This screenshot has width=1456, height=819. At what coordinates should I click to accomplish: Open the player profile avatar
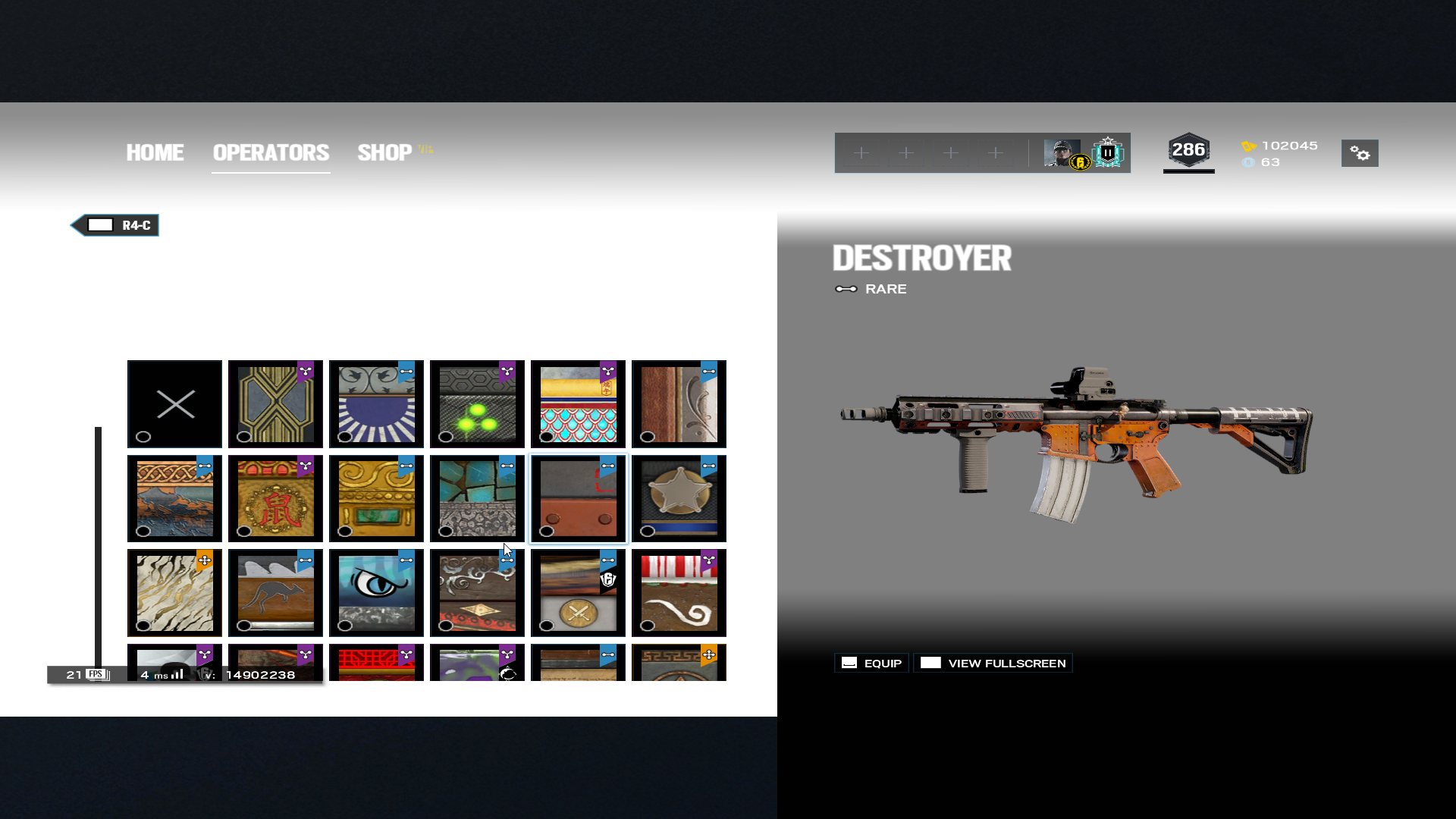click(x=1062, y=153)
